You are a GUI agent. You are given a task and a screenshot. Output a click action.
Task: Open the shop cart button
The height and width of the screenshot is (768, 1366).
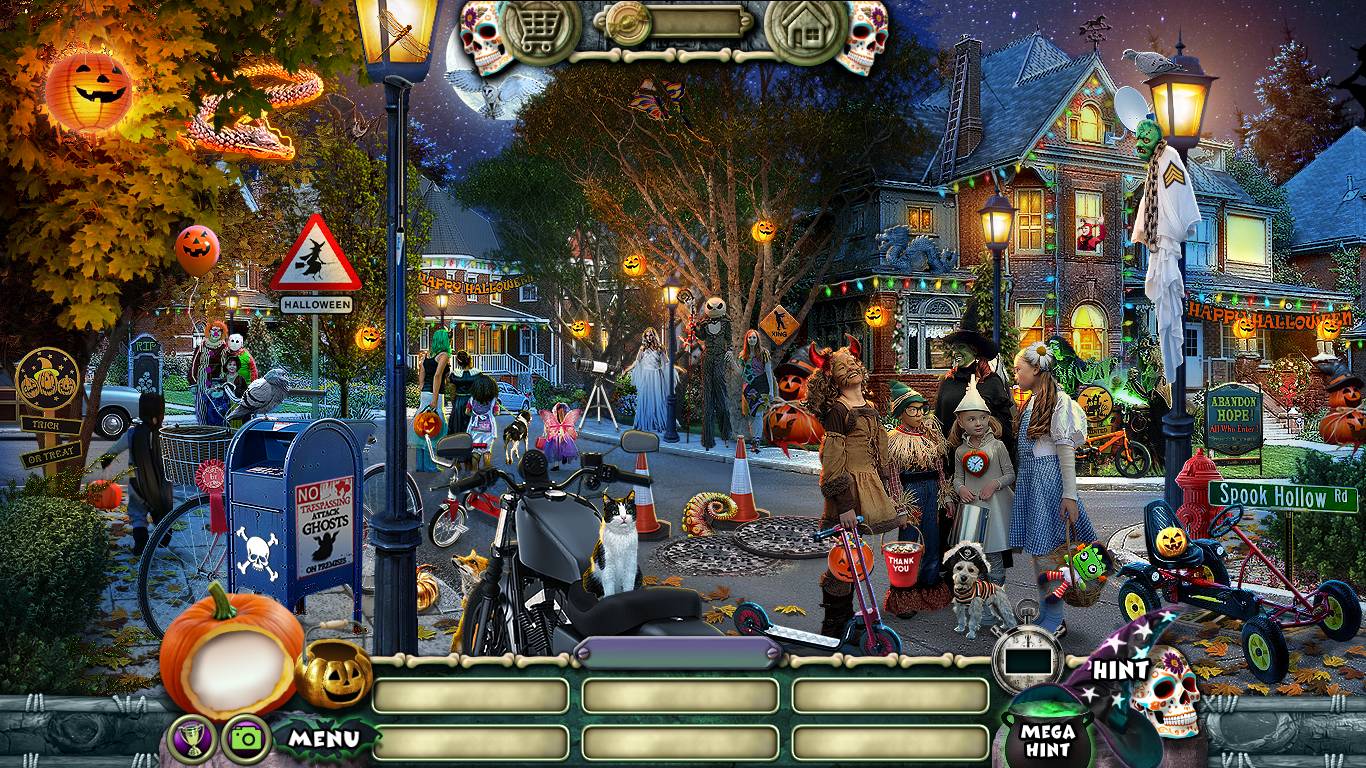[540, 32]
